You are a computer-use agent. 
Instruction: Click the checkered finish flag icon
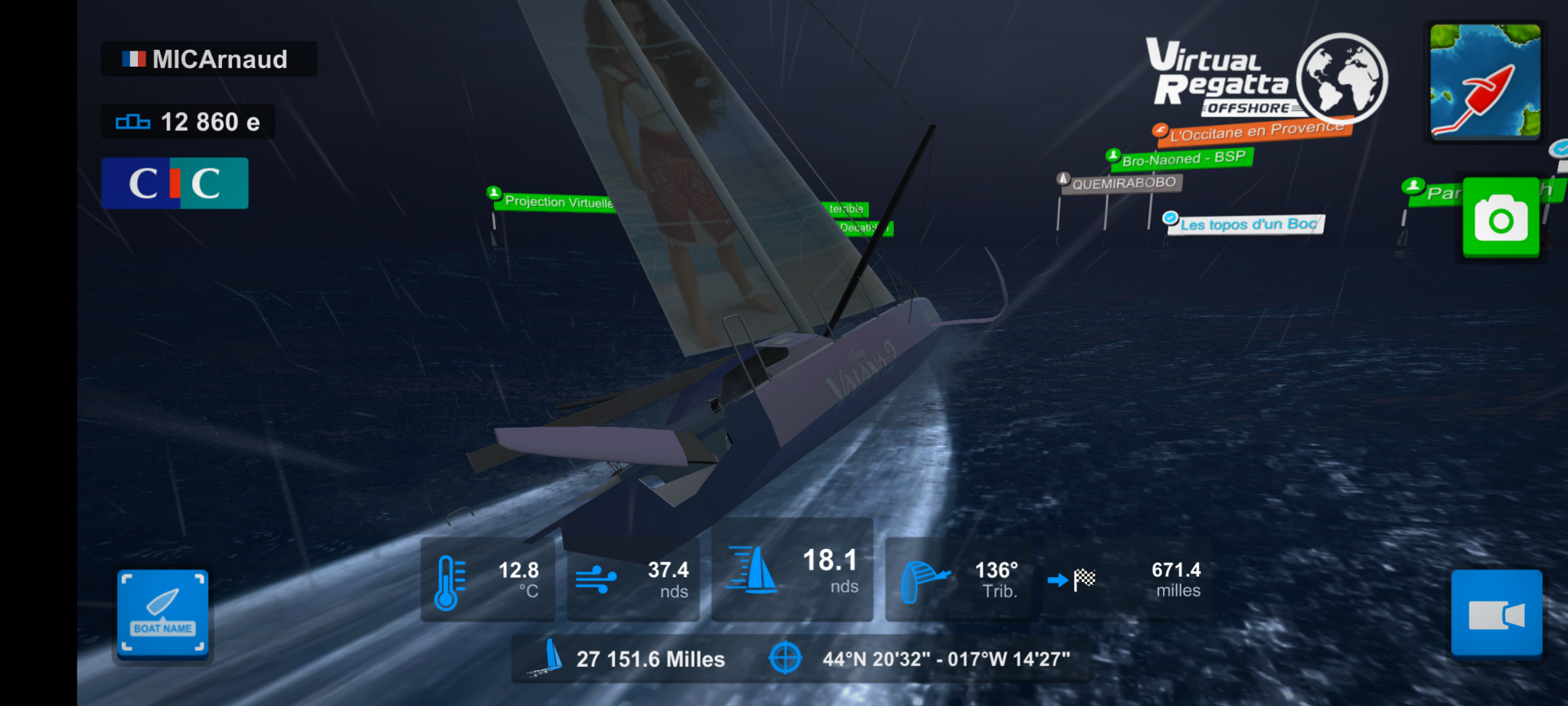[1084, 578]
